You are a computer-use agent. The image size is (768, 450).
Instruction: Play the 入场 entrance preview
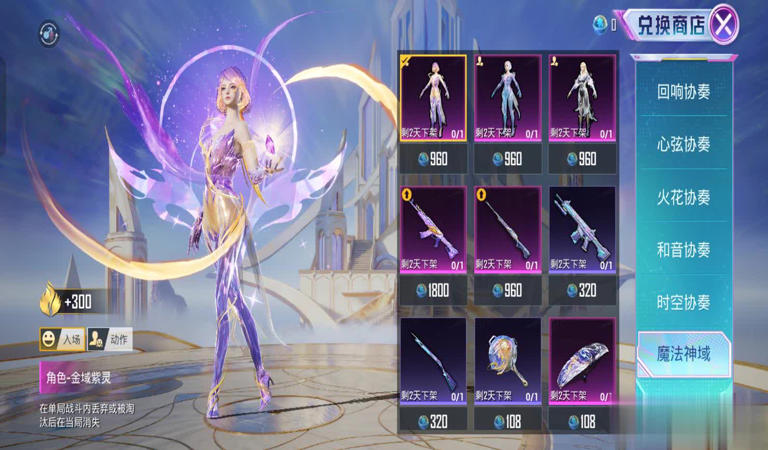pyautogui.click(x=61, y=340)
